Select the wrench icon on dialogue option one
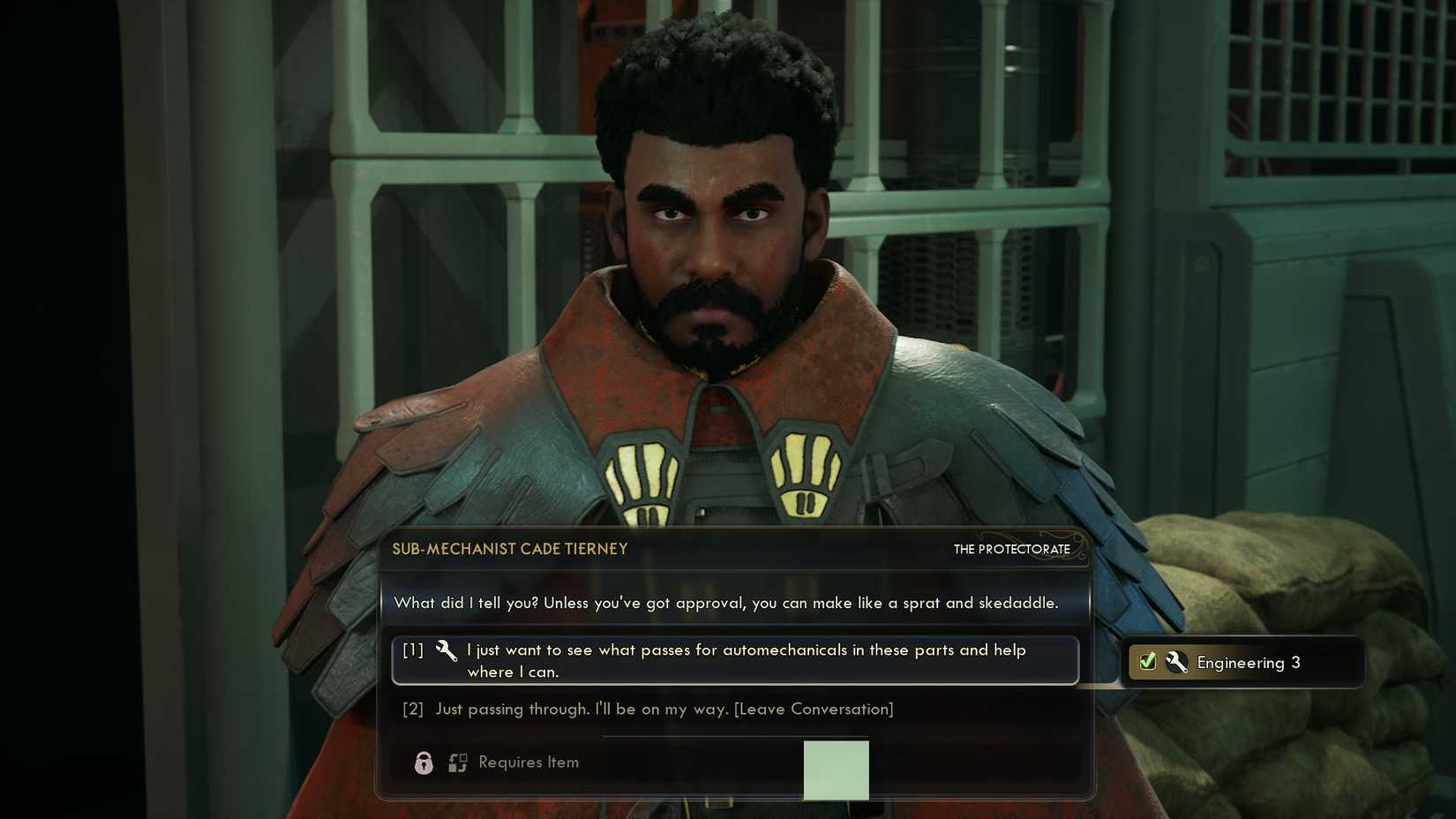1456x819 pixels. [x=447, y=653]
